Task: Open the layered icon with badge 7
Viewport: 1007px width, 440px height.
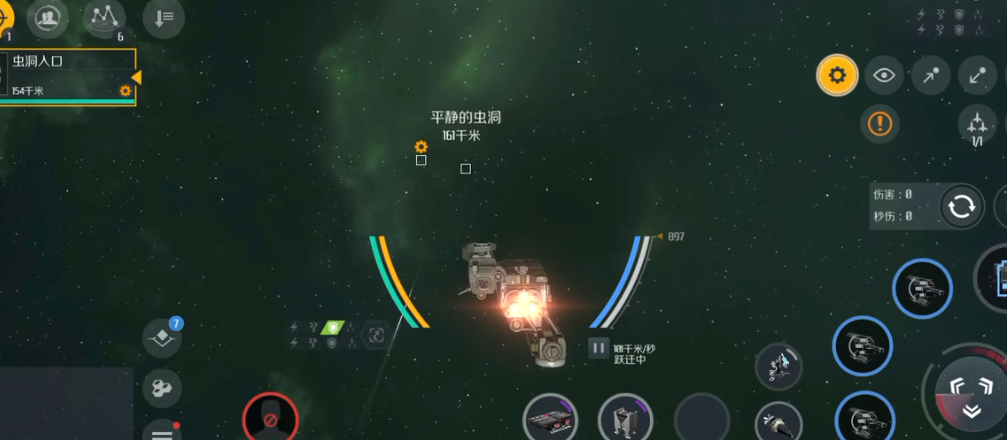Action: [162, 339]
